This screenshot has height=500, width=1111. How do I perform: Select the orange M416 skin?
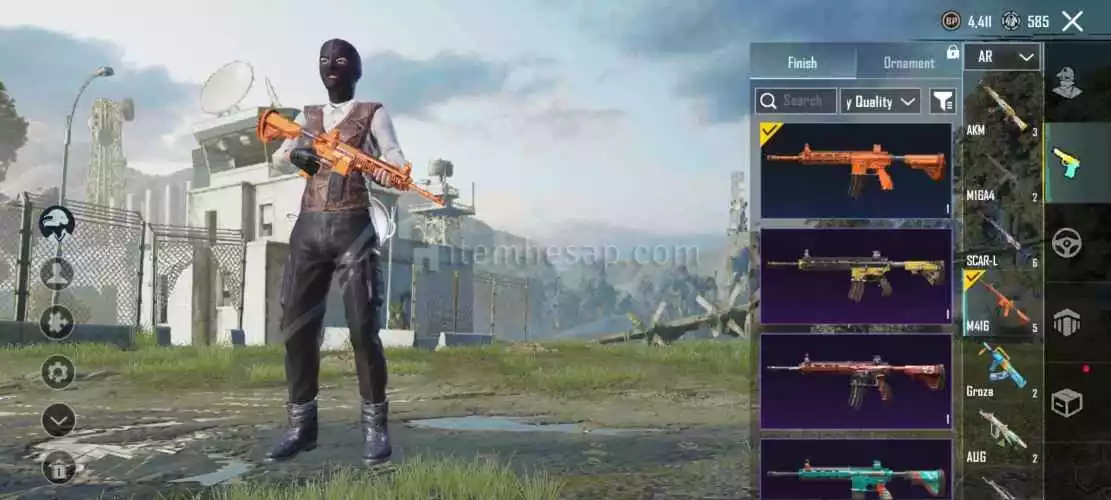coord(856,169)
